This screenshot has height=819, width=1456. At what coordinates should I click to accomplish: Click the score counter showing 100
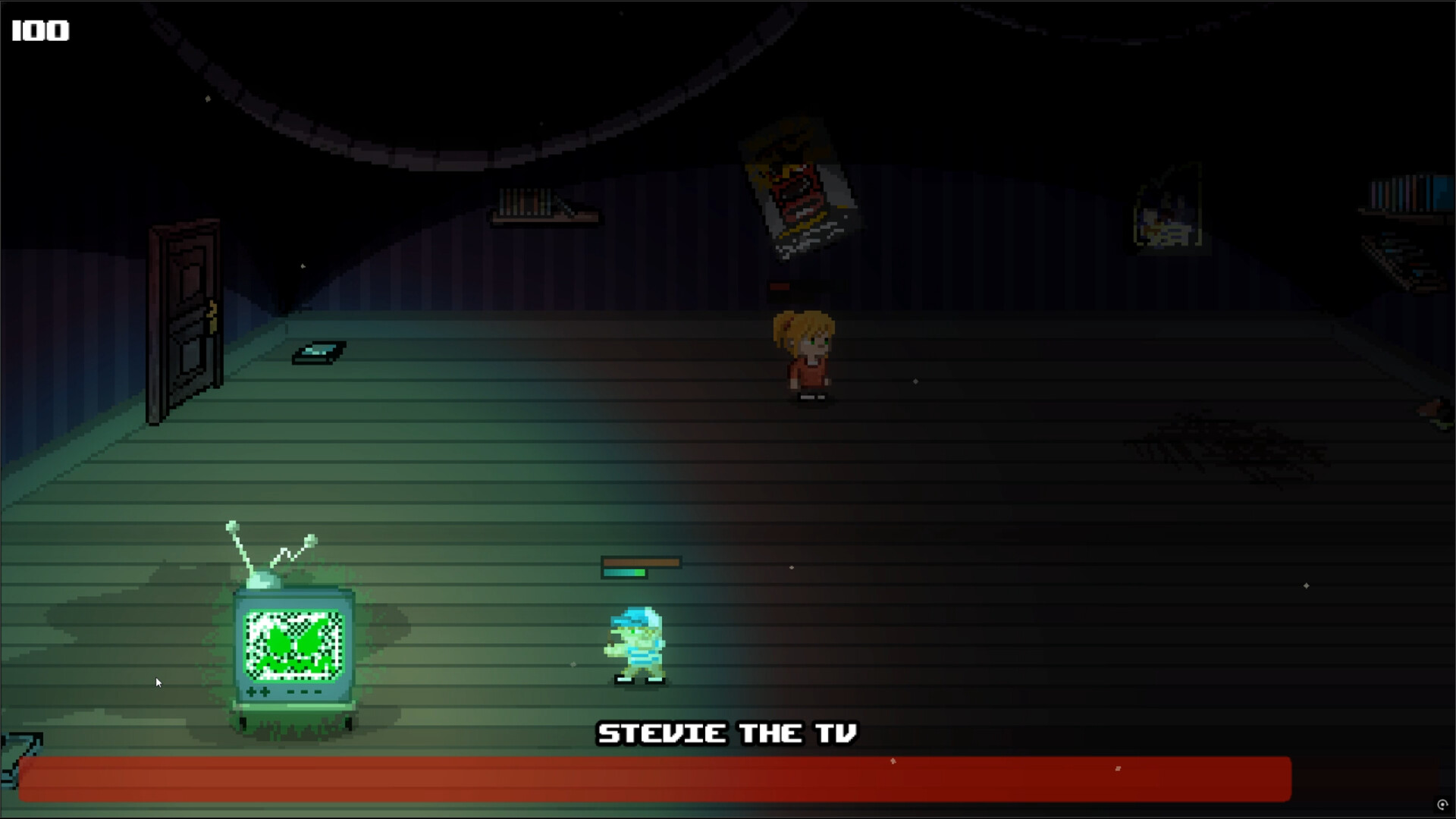(39, 30)
